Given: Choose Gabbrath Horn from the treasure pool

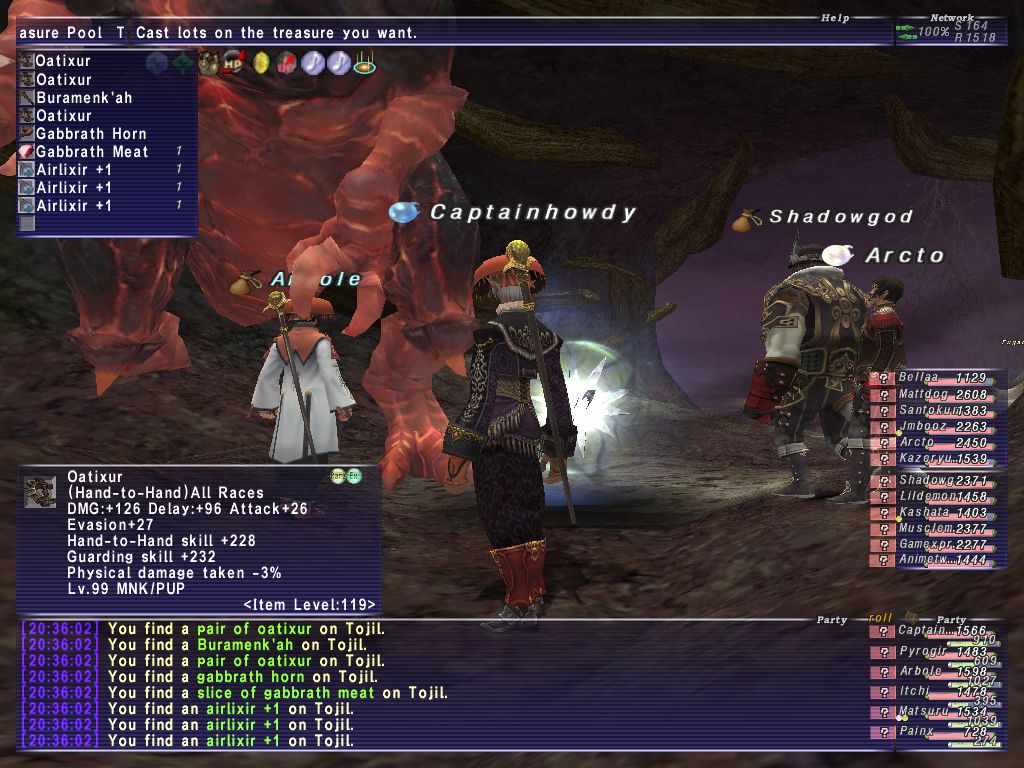Looking at the screenshot, I should [x=91, y=134].
